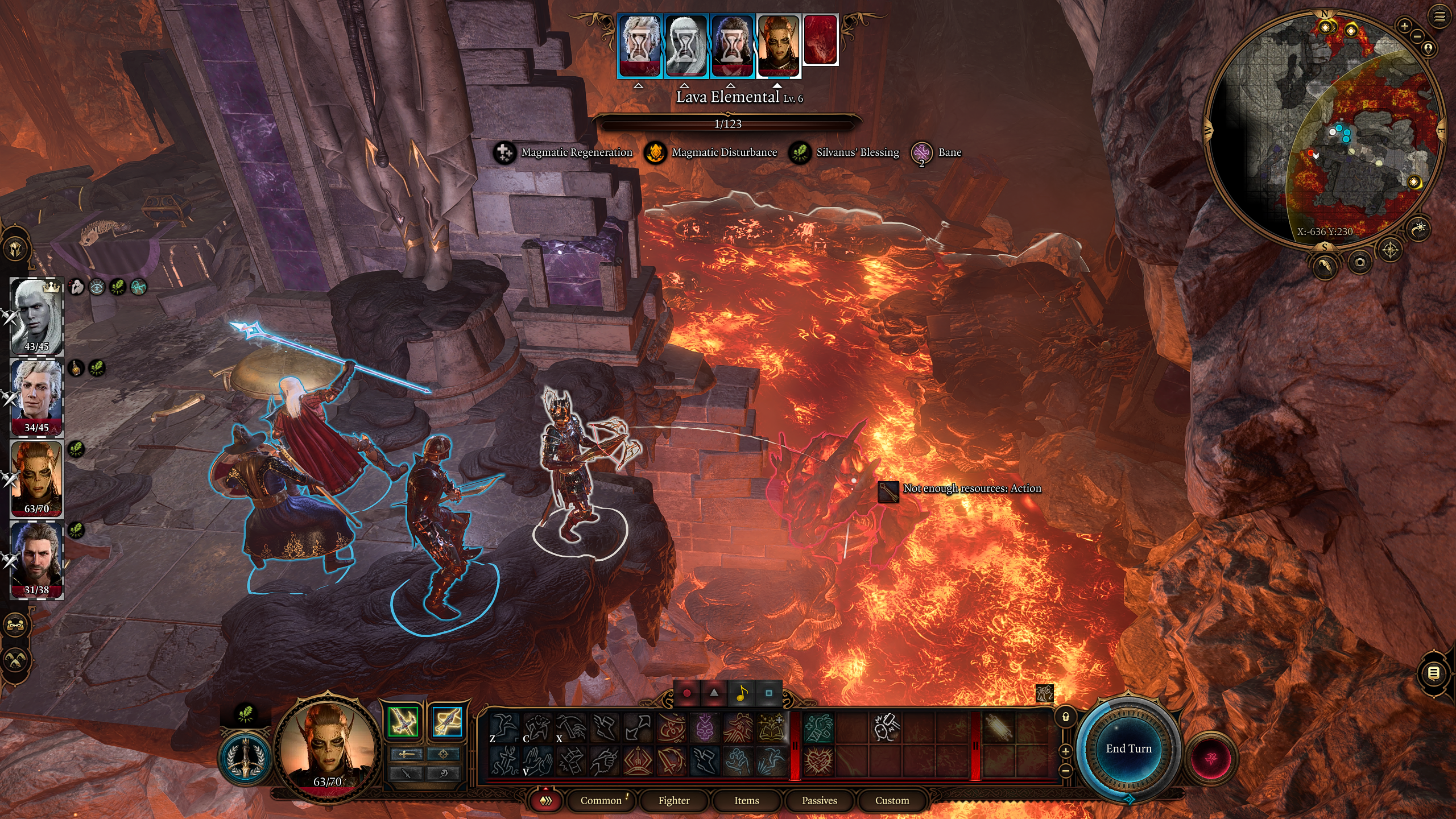
Task: Click the Lava Elemental turn order card
Action: click(x=820, y=41)
